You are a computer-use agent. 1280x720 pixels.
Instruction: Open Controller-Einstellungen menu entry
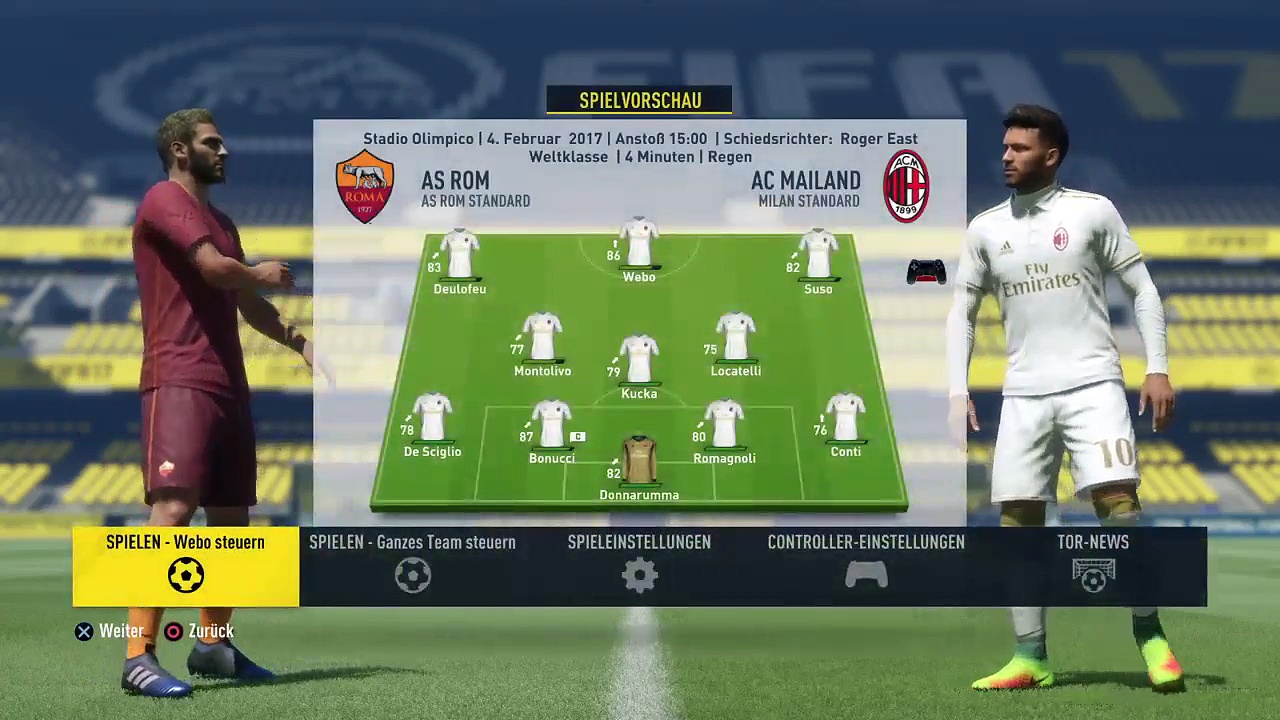866,566
